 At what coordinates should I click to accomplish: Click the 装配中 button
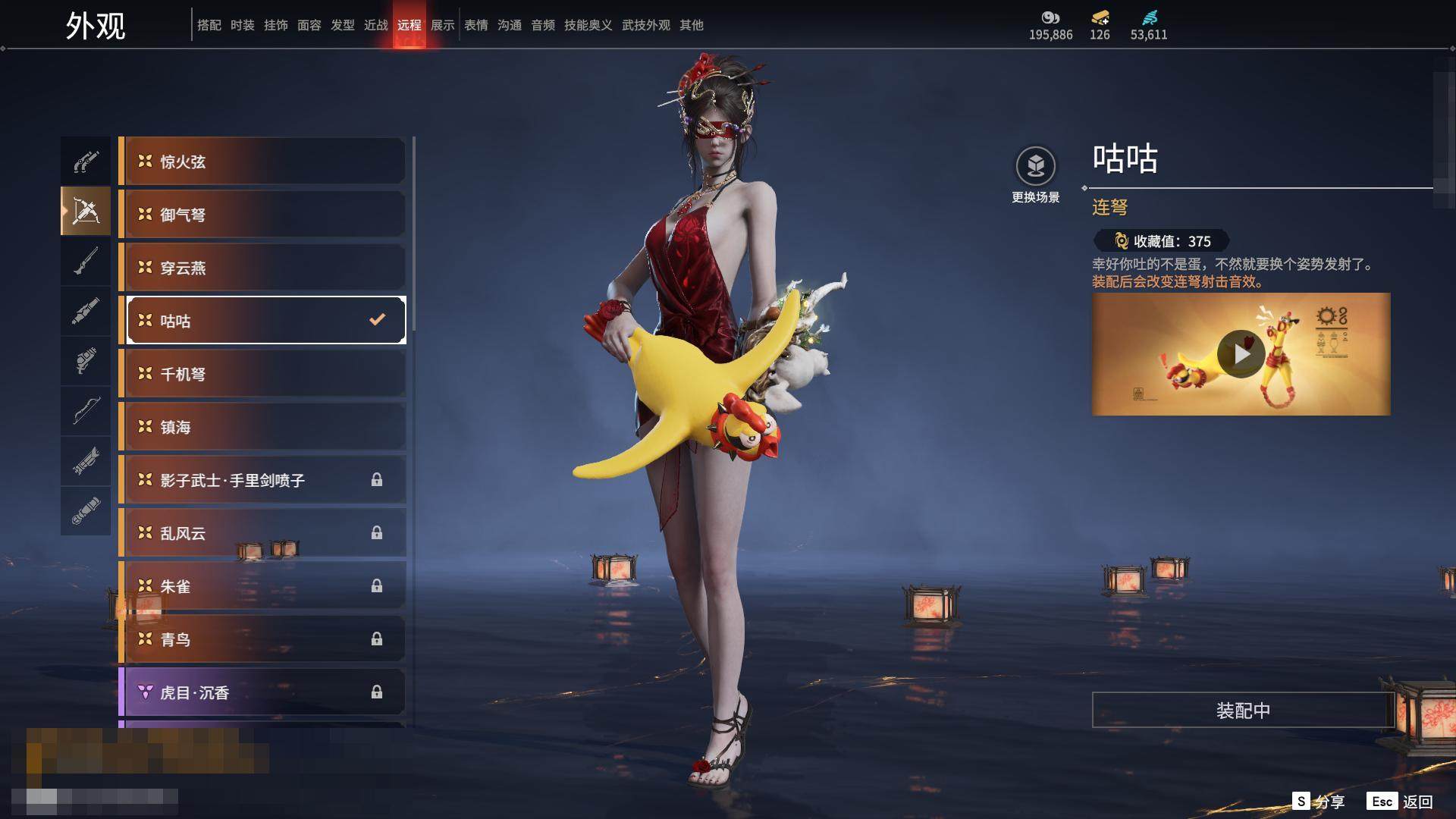[1242, 711]
